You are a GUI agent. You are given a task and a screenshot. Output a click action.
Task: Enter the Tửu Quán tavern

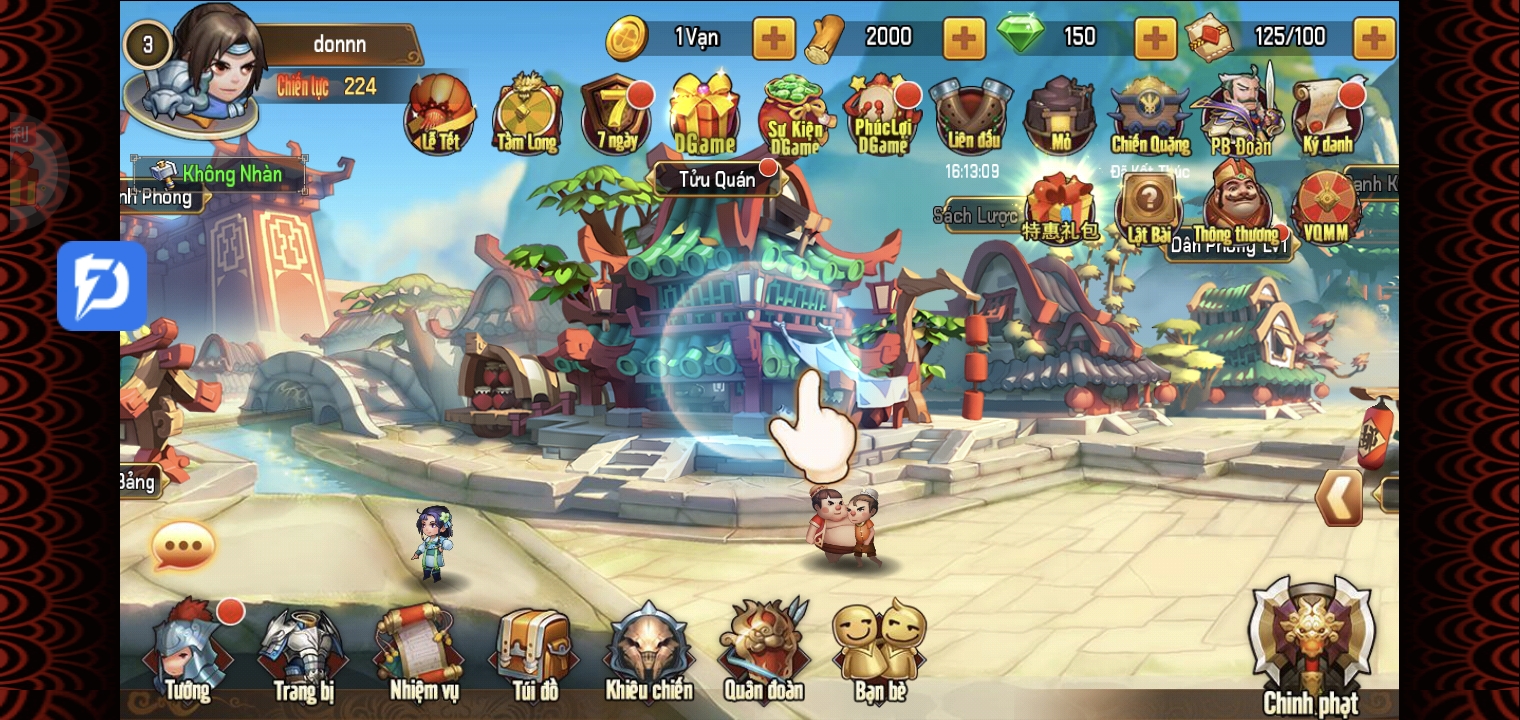click(x=718, y=180)
